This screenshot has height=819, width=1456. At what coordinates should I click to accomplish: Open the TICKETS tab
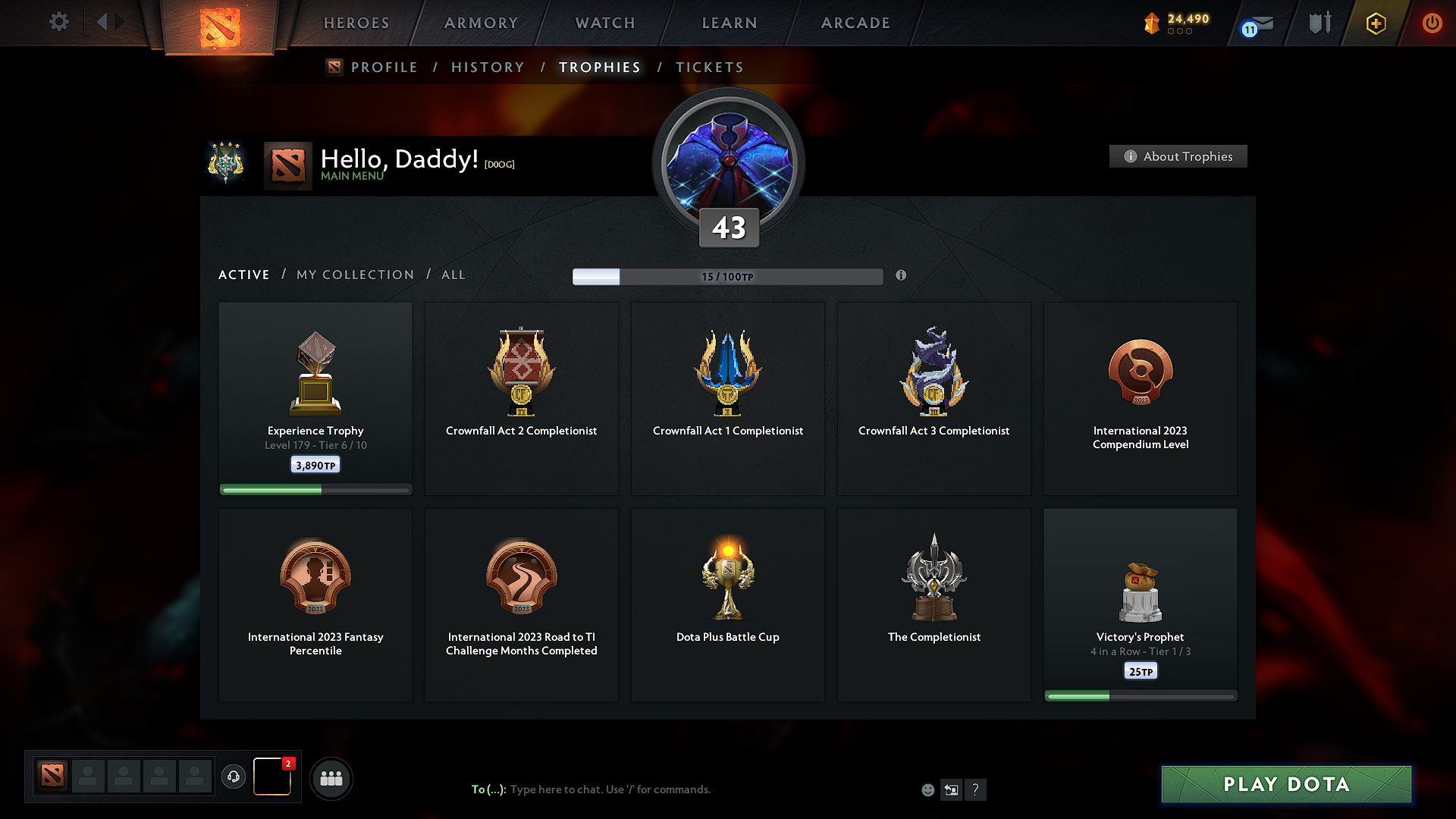[709, 67]
